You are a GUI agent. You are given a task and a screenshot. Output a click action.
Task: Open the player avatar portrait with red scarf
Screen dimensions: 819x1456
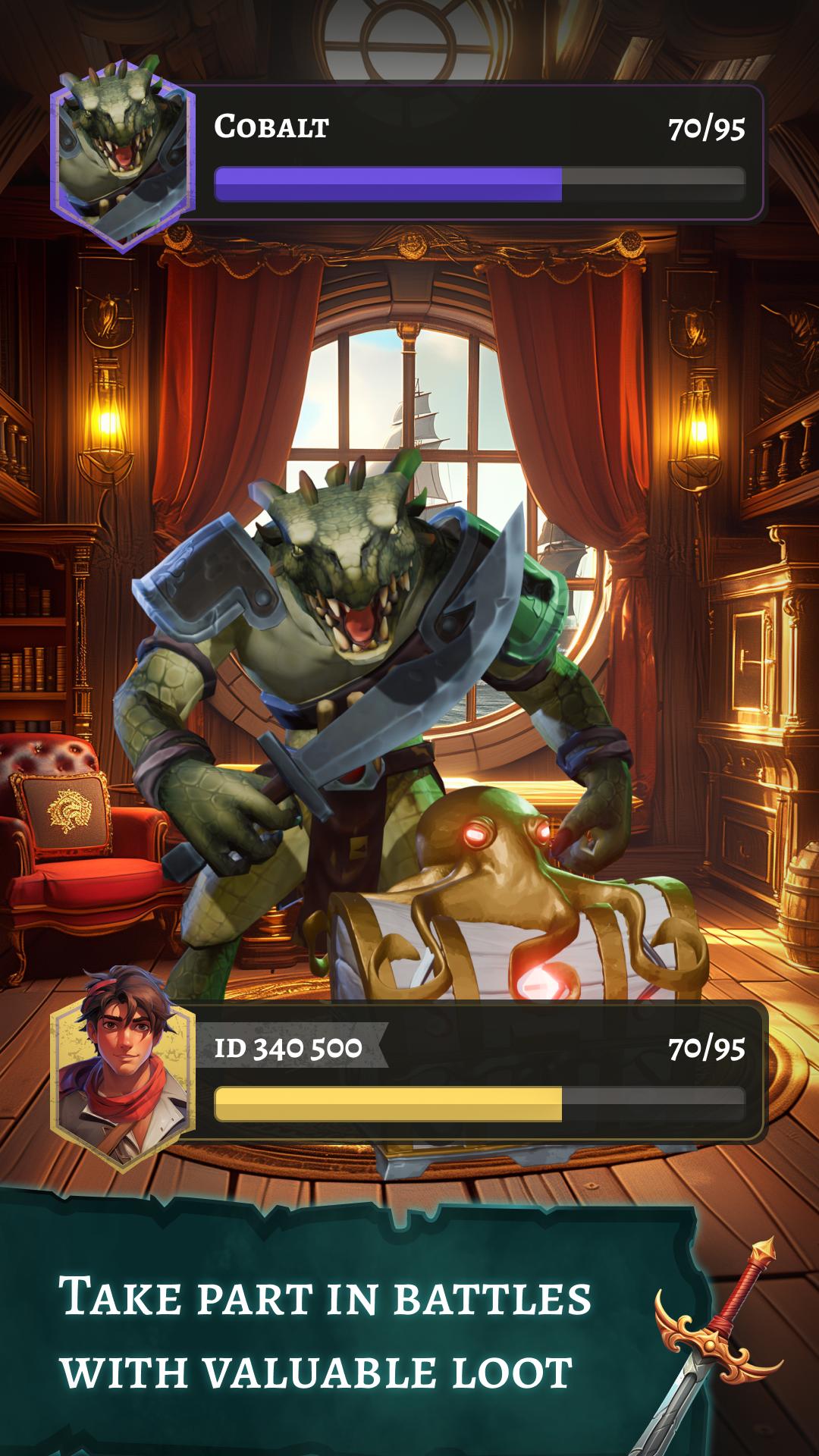(121, 1071)
